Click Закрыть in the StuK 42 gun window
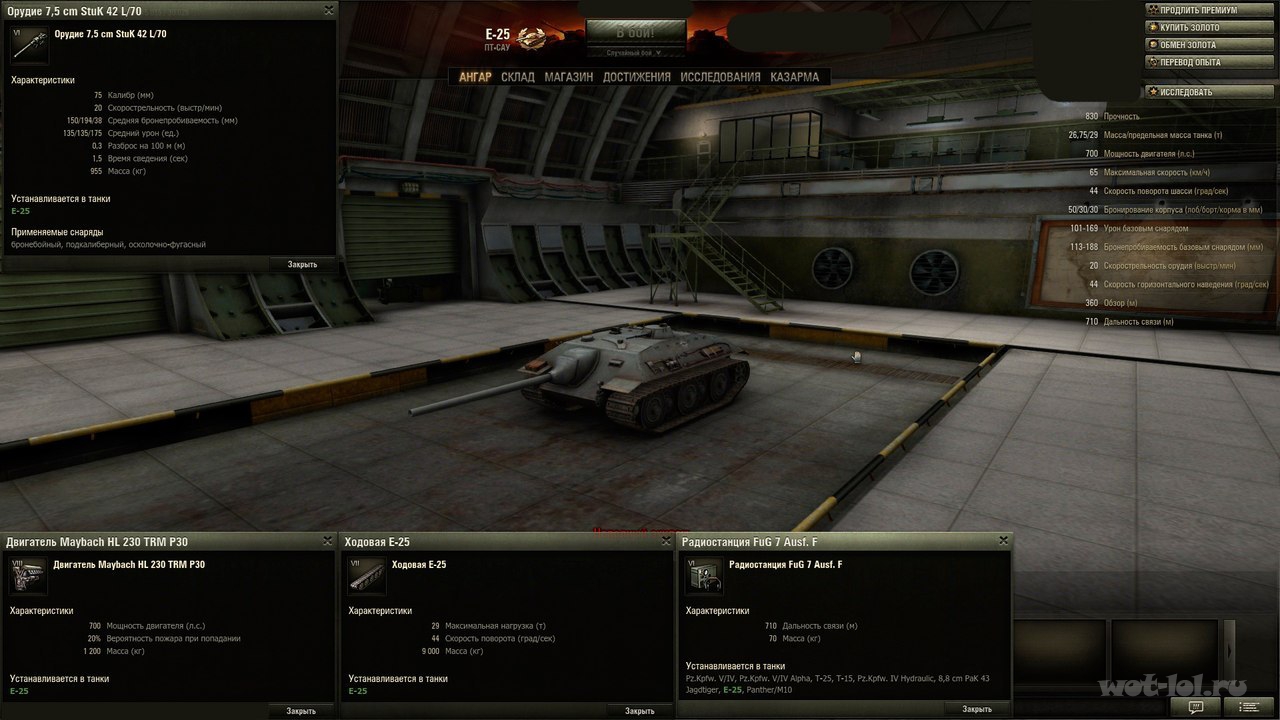Viewport: 1280px width, 720px height. pos(302,265)
